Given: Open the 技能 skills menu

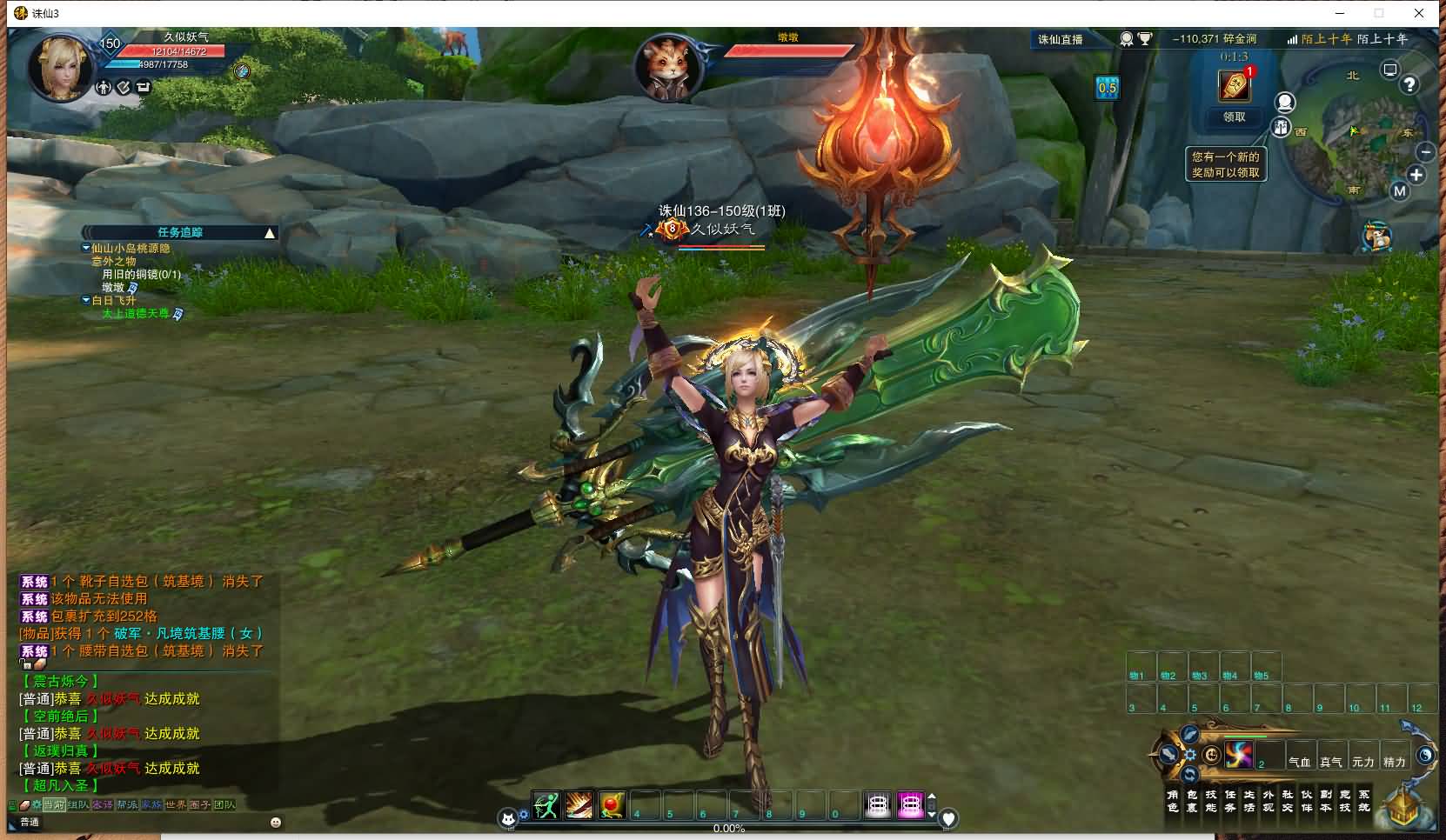Looking at the screenshot, I should pyautogui.click(x=1210, y=801).
